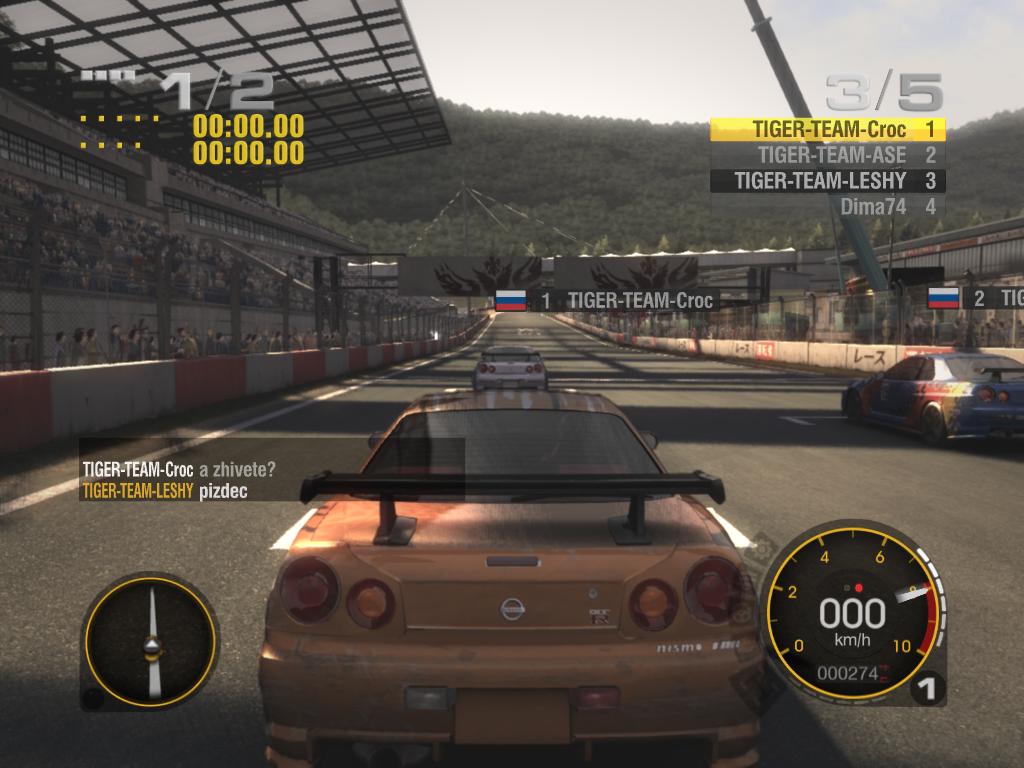Click the tachometer dial
Screen dimensions: 1024x768
coord(852,612)
